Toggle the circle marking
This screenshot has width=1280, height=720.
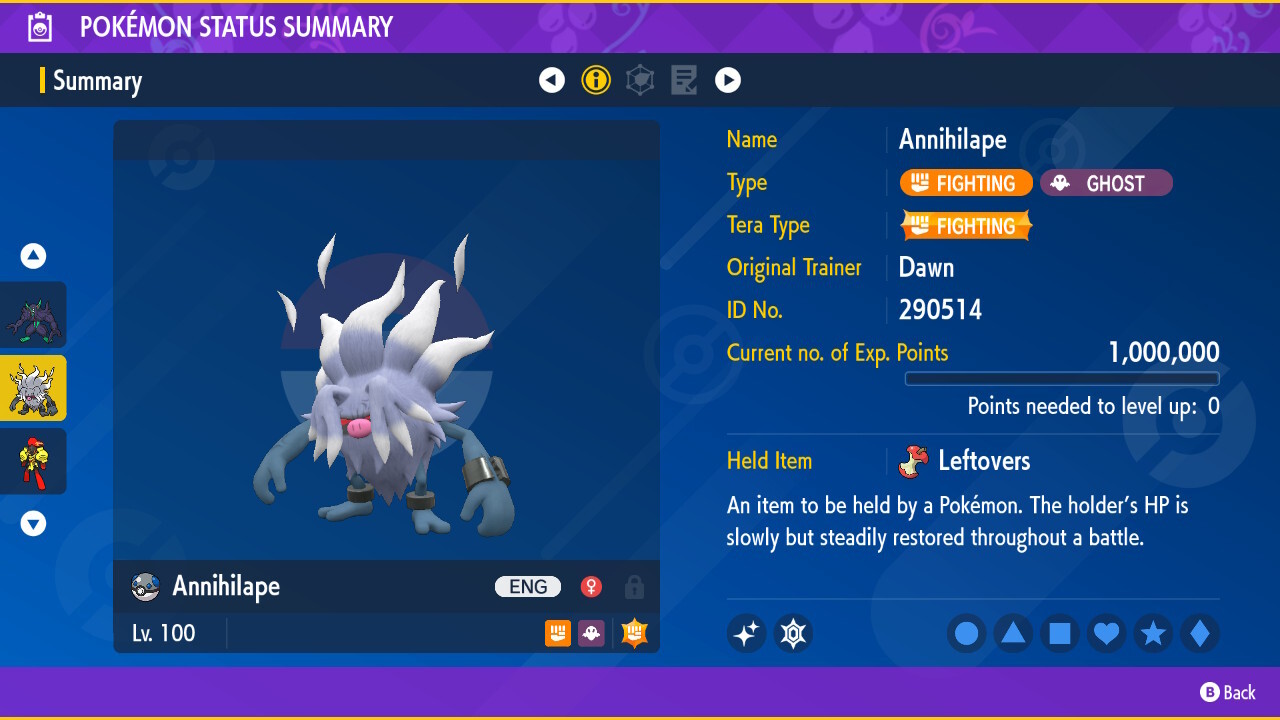coord(966,633)
